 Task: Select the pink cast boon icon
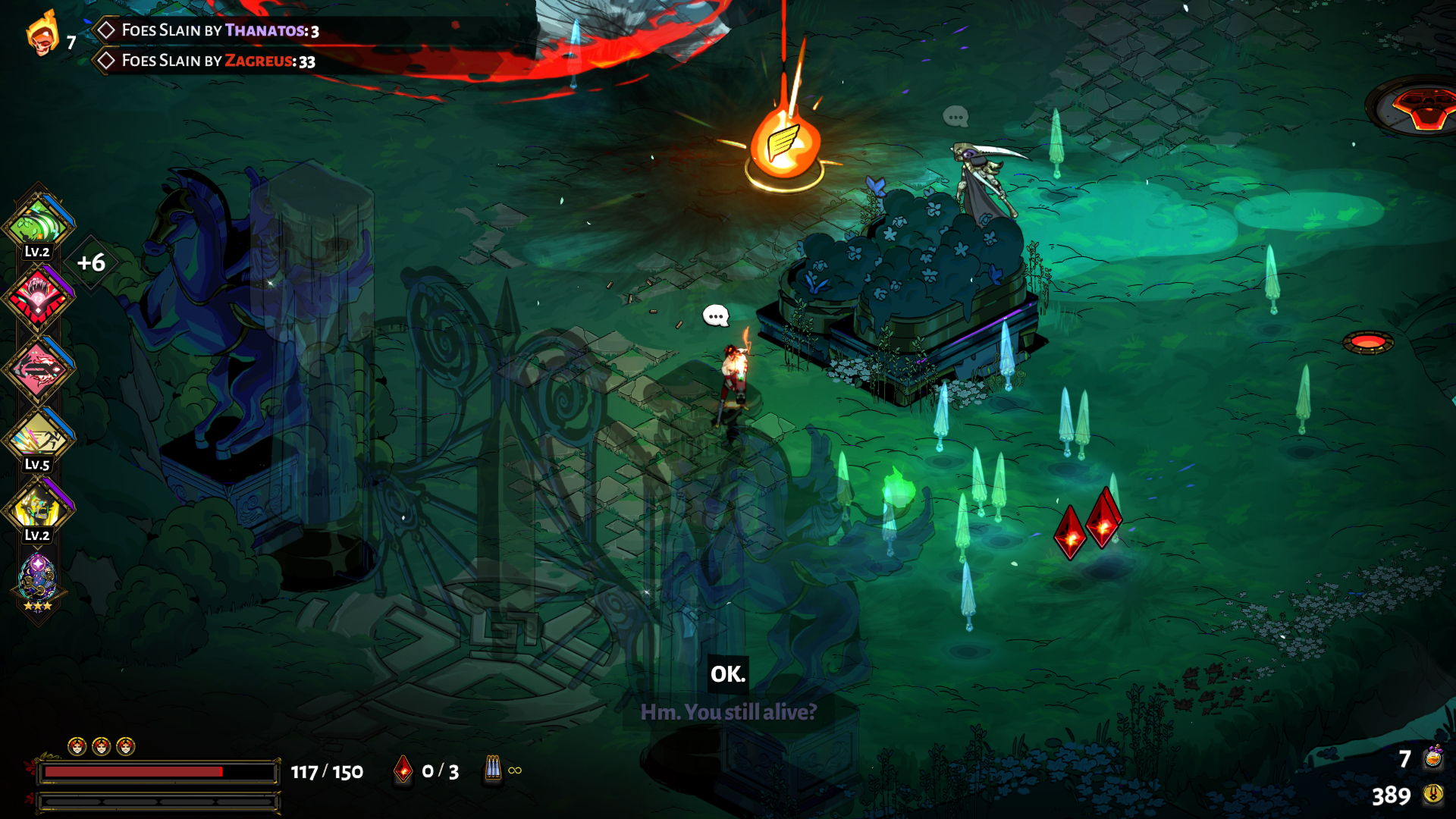pos(38,369)
